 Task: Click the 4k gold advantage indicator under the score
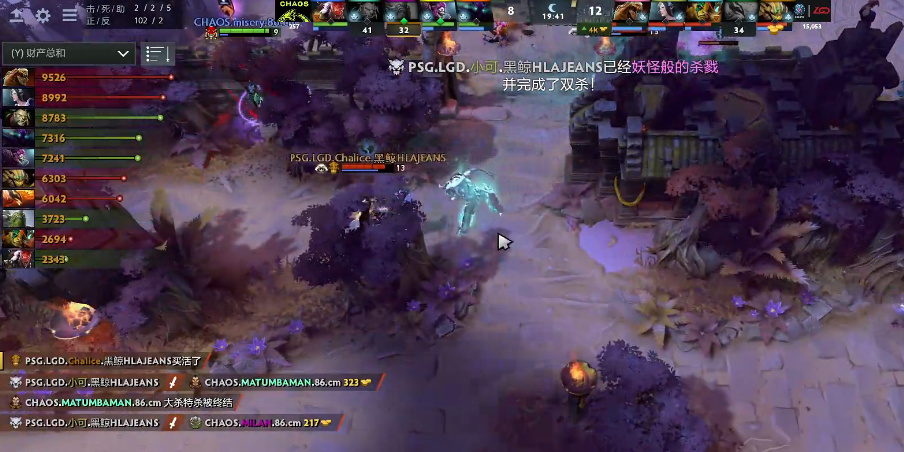(598, 29)
